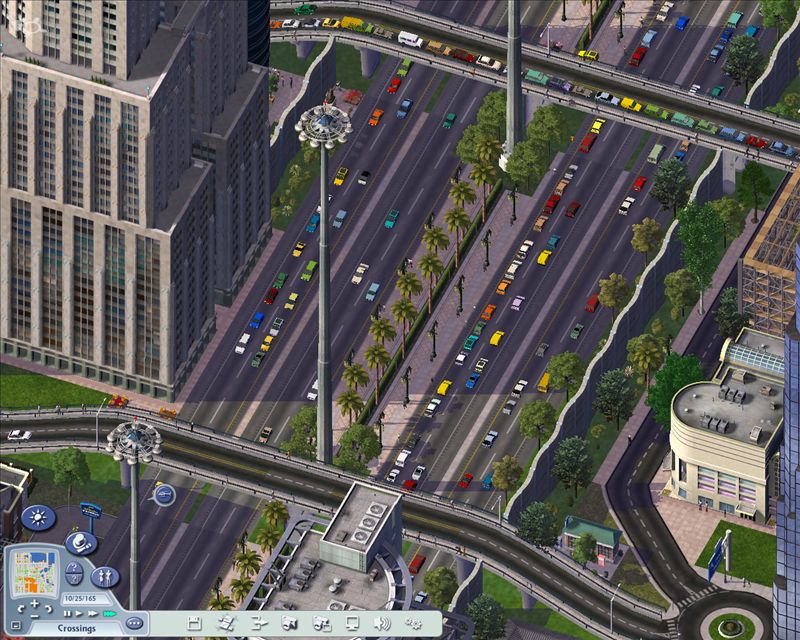Image resolution: width=800 pixels, height=640 pixels.
Task: Rotate the view counter-clockwise
Action: (20, 609)
